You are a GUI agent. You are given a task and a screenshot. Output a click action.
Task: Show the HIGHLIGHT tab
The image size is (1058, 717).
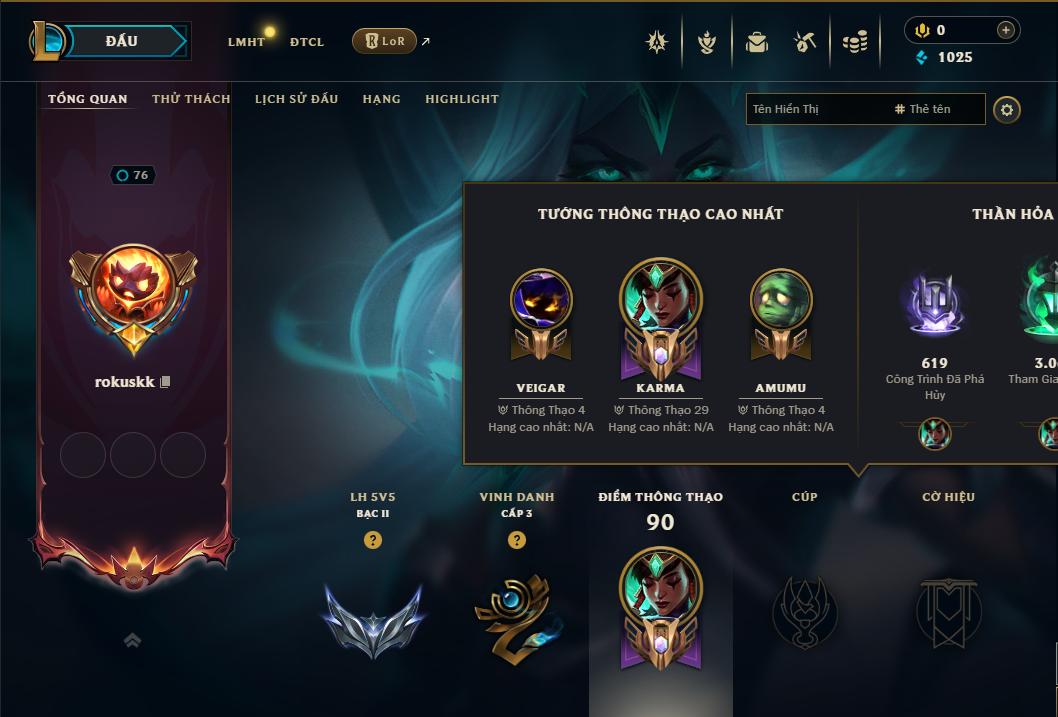[x=461, y=99]
